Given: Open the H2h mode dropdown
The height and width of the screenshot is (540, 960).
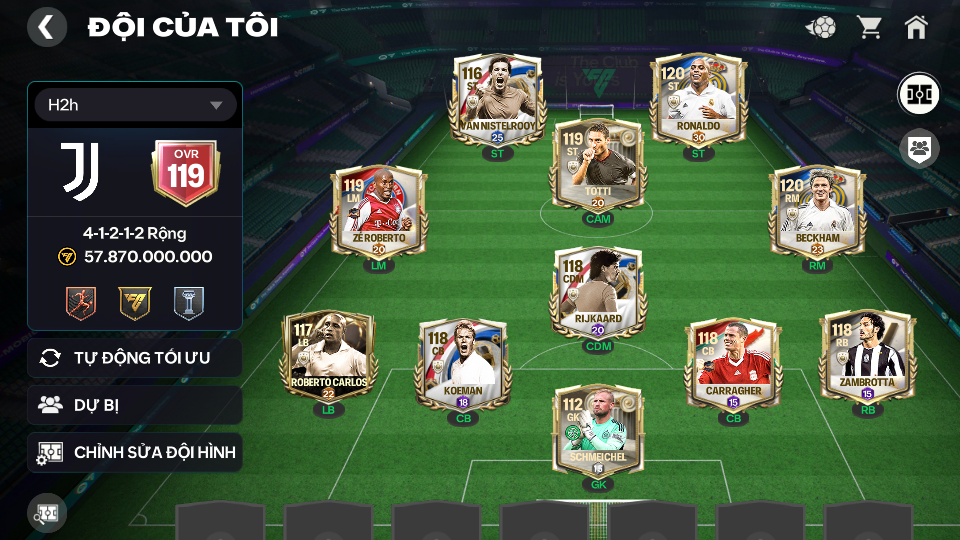Looking at the screenshot, I should [x=135, y=105].
